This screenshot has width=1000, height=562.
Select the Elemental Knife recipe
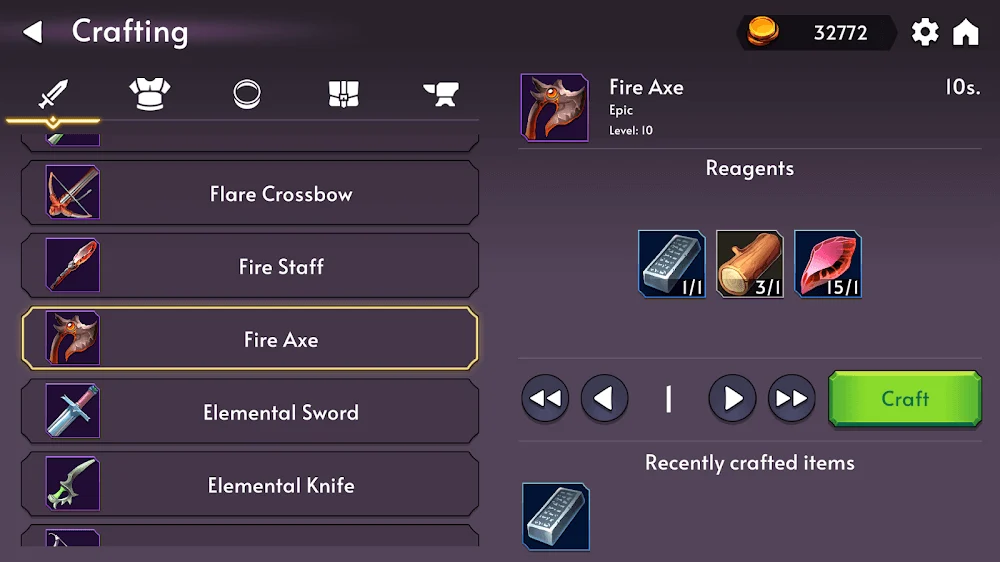tap(250, 486)
